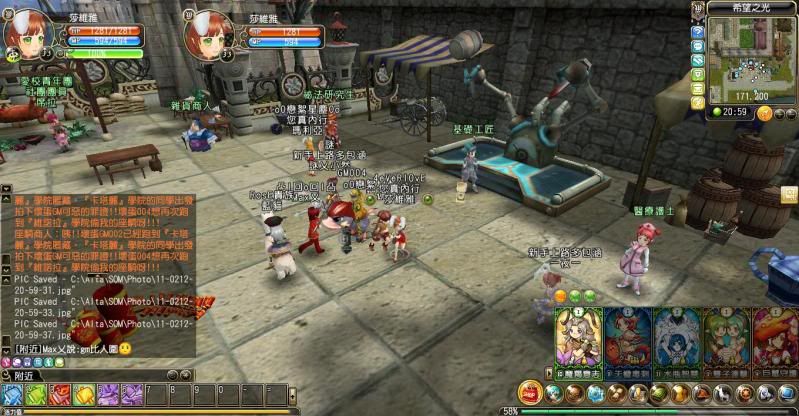The image size is (799, 416).
Task: Pick the blue-haired character card
Action: 676,341
